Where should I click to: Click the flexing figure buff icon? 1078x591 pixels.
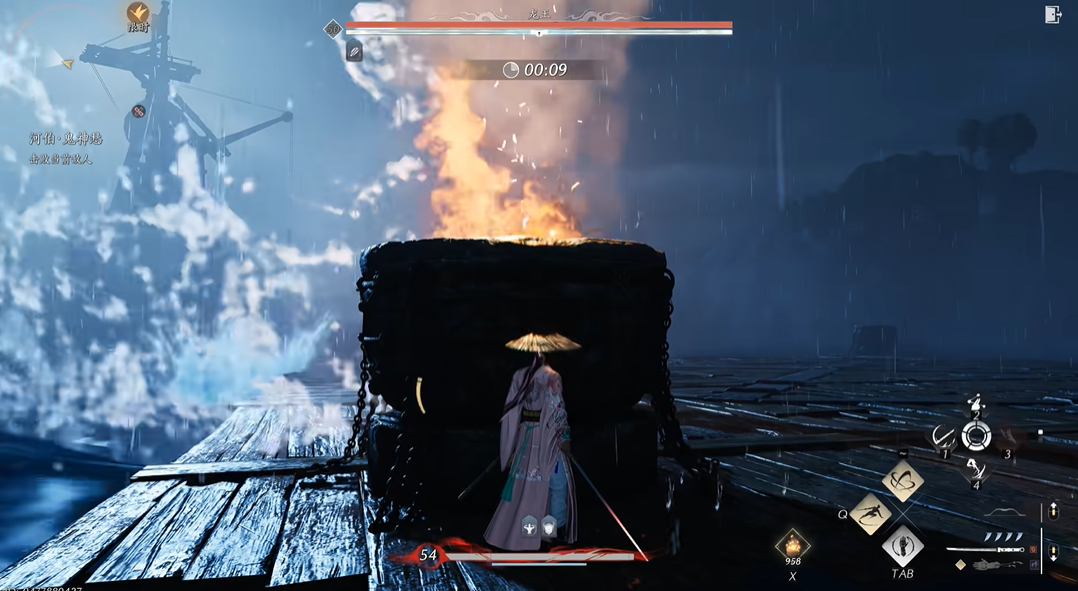coord(529,526)
